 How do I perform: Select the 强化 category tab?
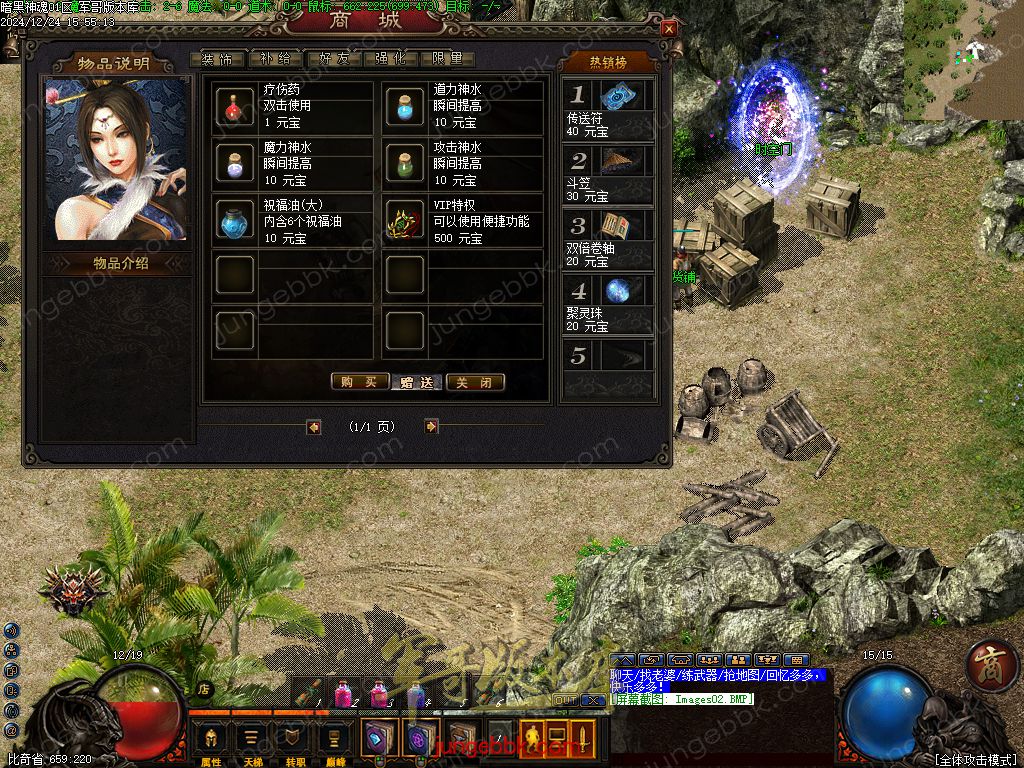tap(390, 58)
